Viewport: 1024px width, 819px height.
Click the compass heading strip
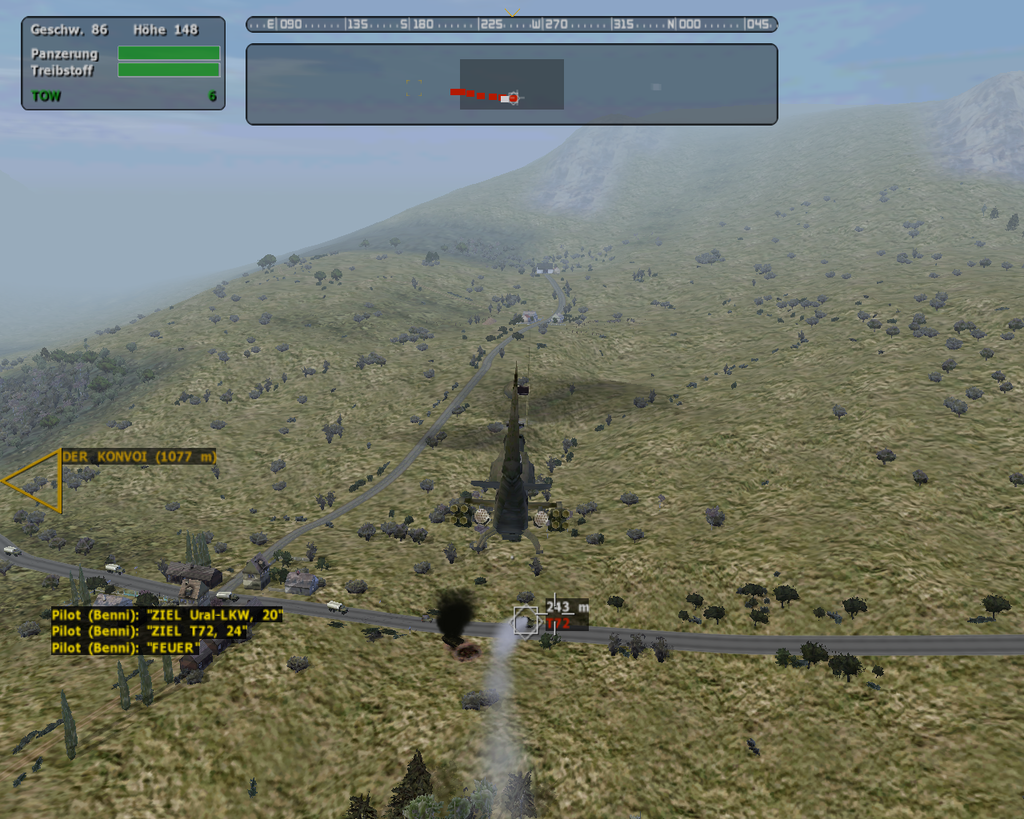pyautogui.click(x=511, y=24)
